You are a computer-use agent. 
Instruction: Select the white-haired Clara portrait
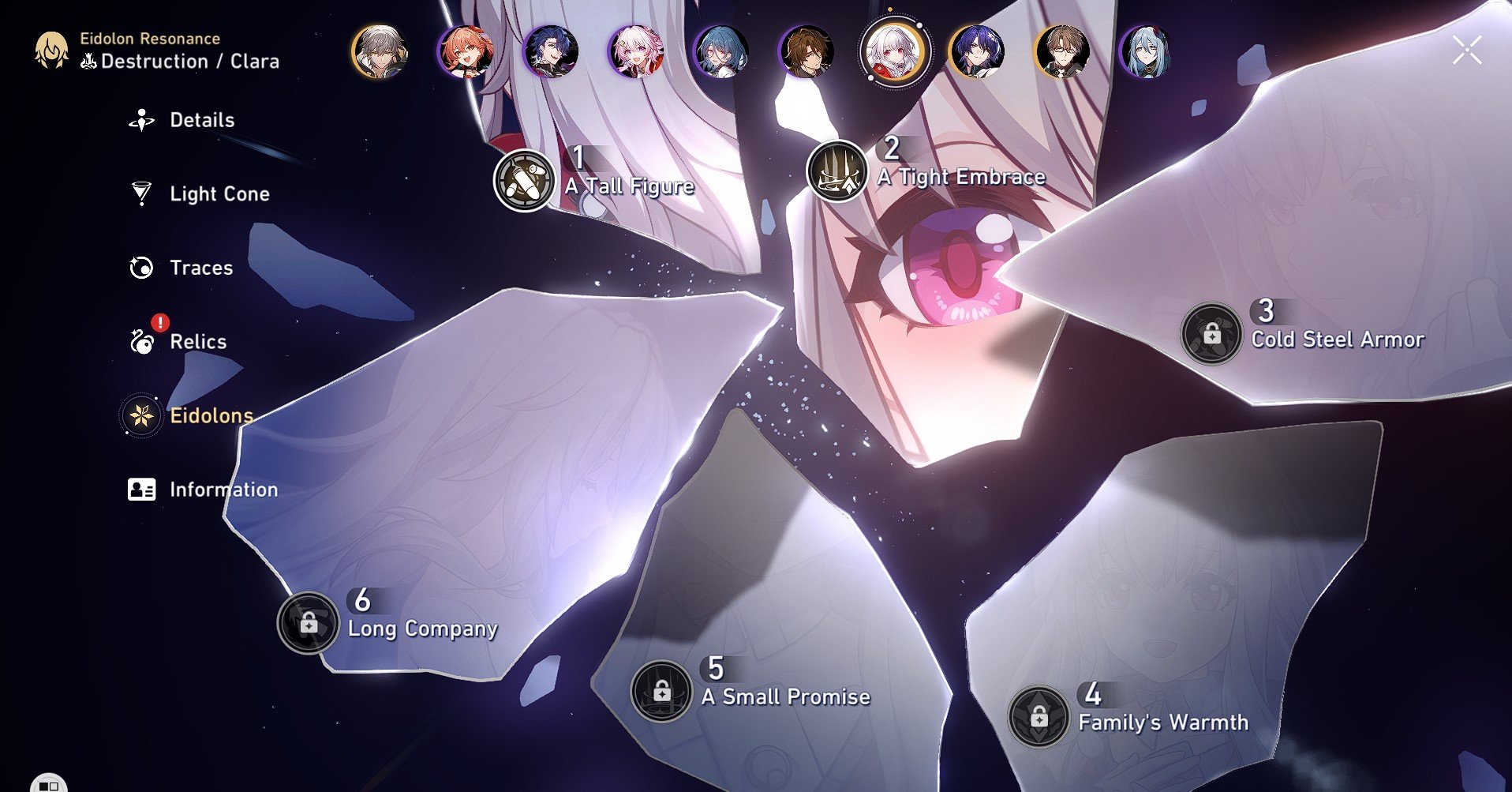pos(893,52)
